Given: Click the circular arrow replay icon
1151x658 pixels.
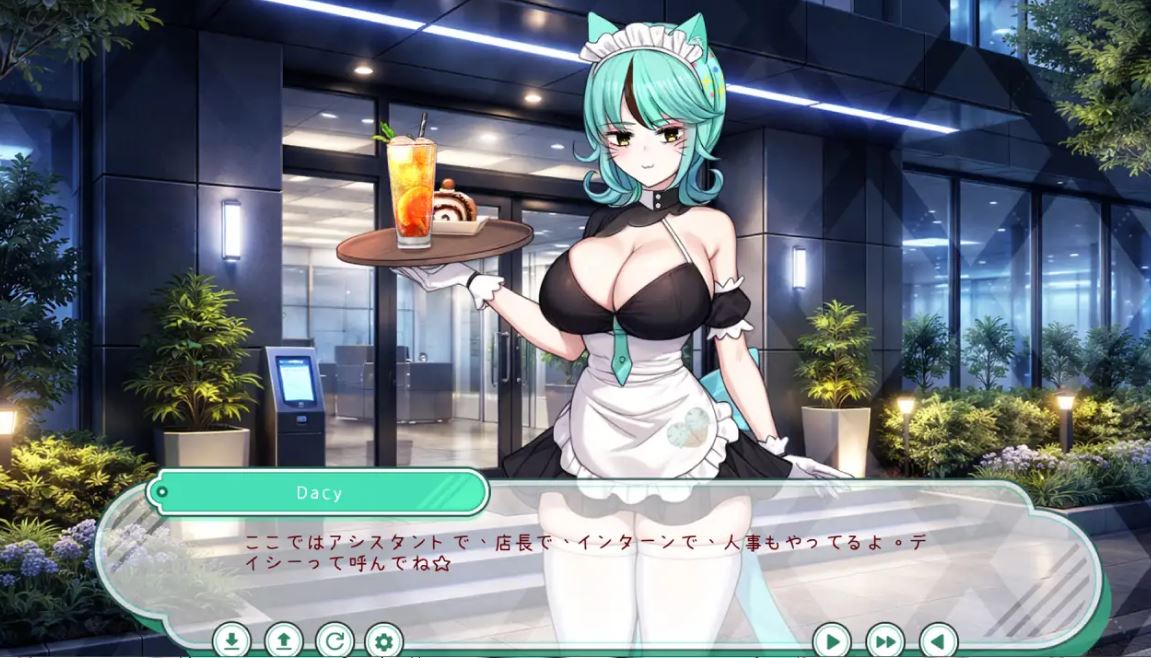Looking at the screenshot, I should 334,640.
